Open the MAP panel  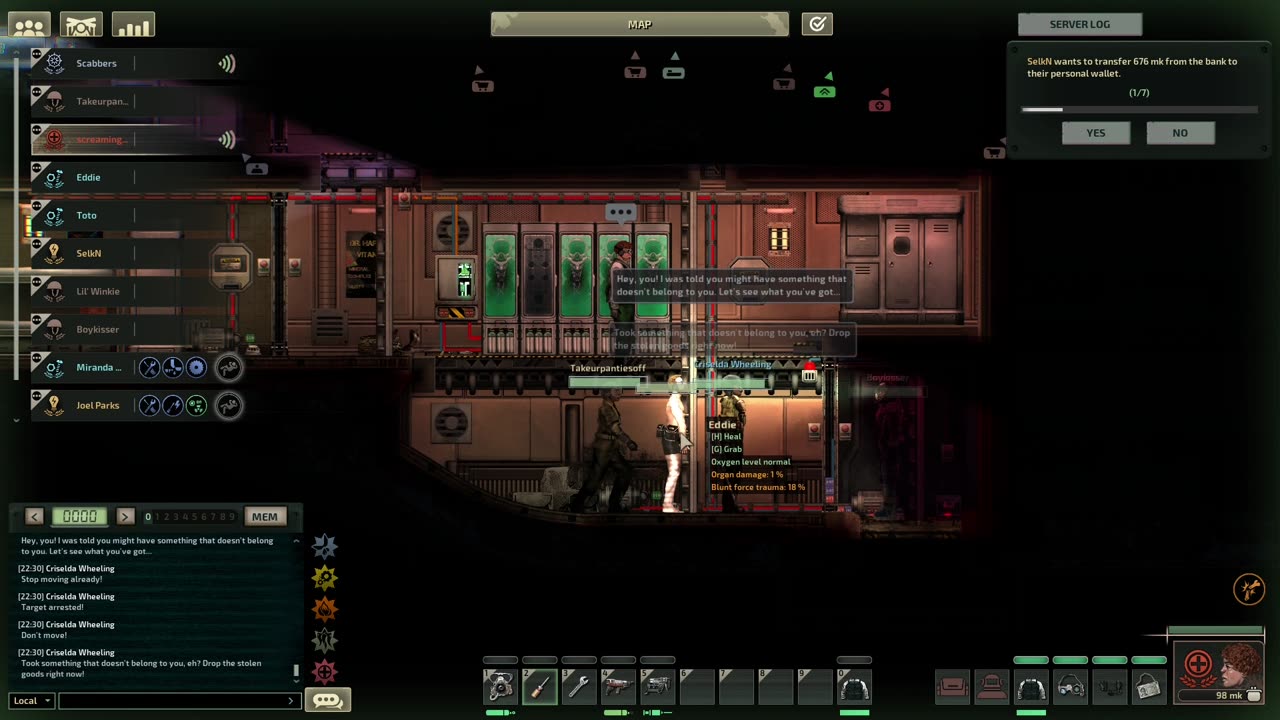(x=639, y=24)
